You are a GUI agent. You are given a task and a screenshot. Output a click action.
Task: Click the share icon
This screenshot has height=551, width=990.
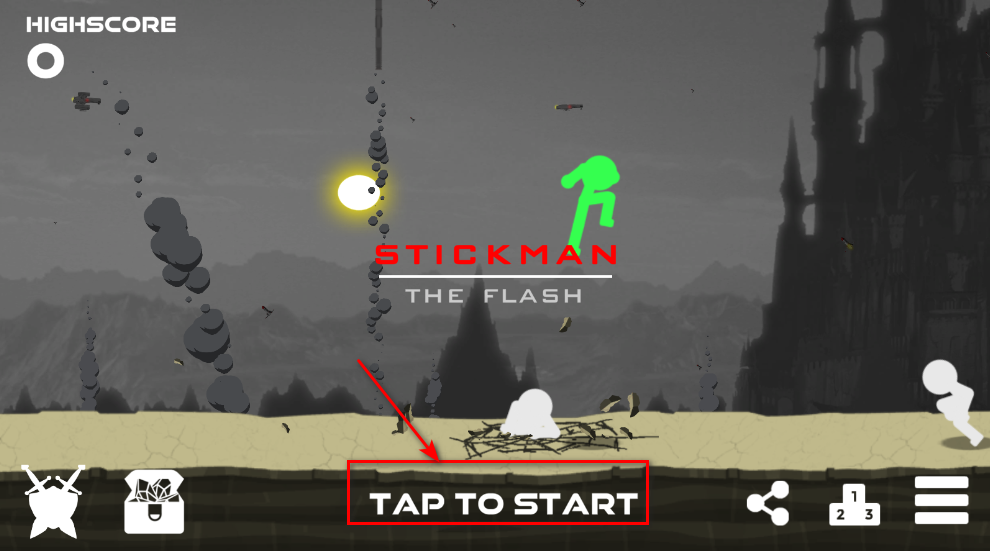pyautogui.click(x=768, y=503)
